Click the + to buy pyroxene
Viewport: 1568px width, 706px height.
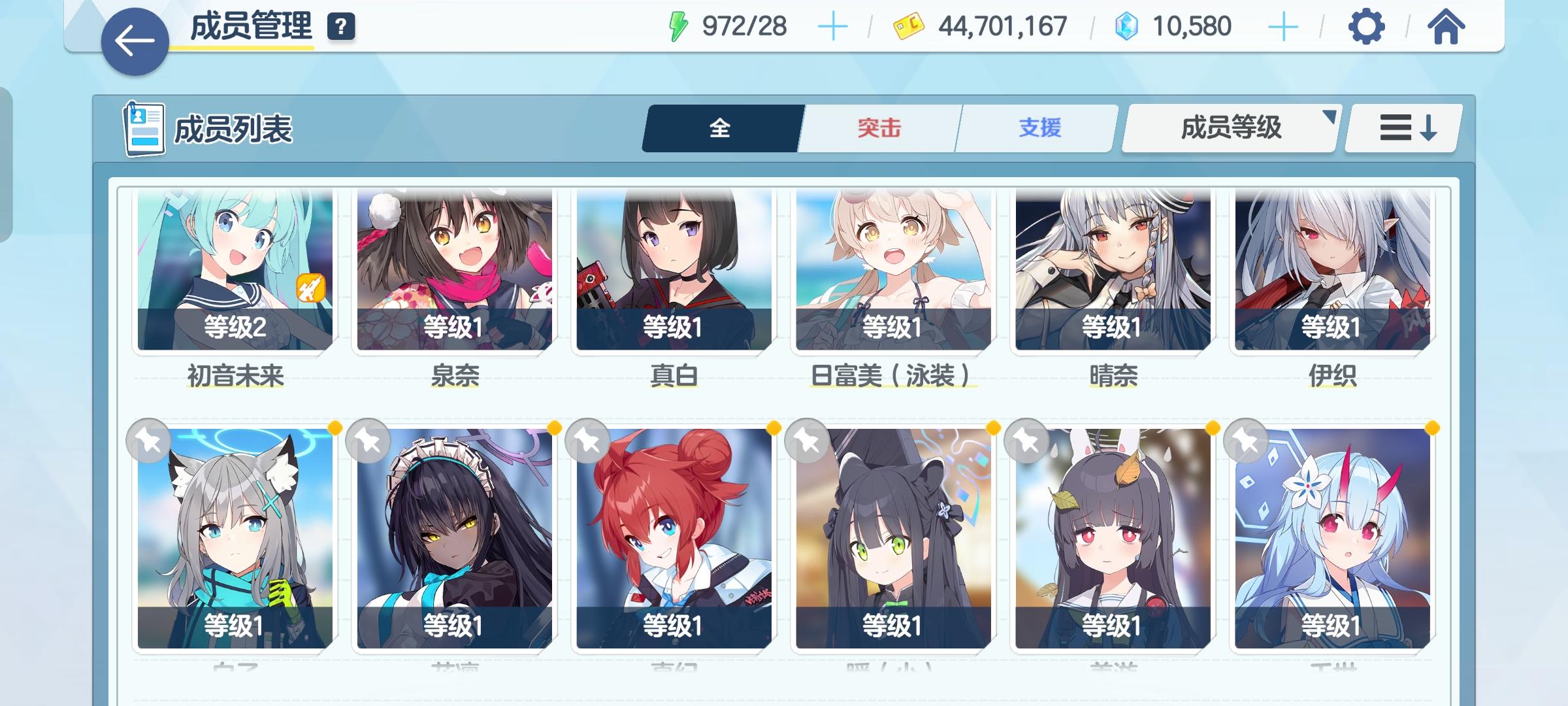click(x=1285, y=27)
